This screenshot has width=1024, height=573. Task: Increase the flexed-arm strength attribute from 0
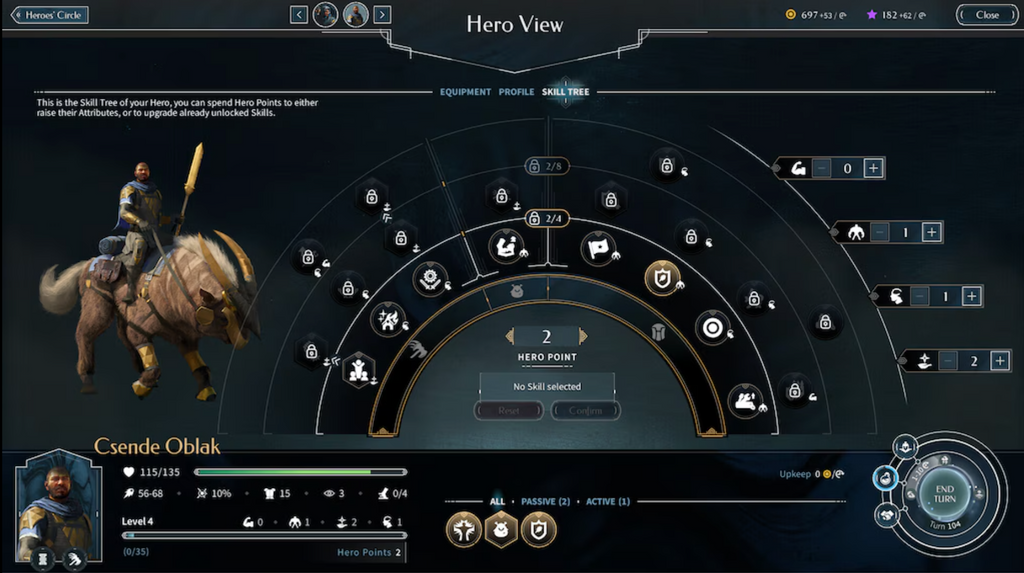point(873,168)
